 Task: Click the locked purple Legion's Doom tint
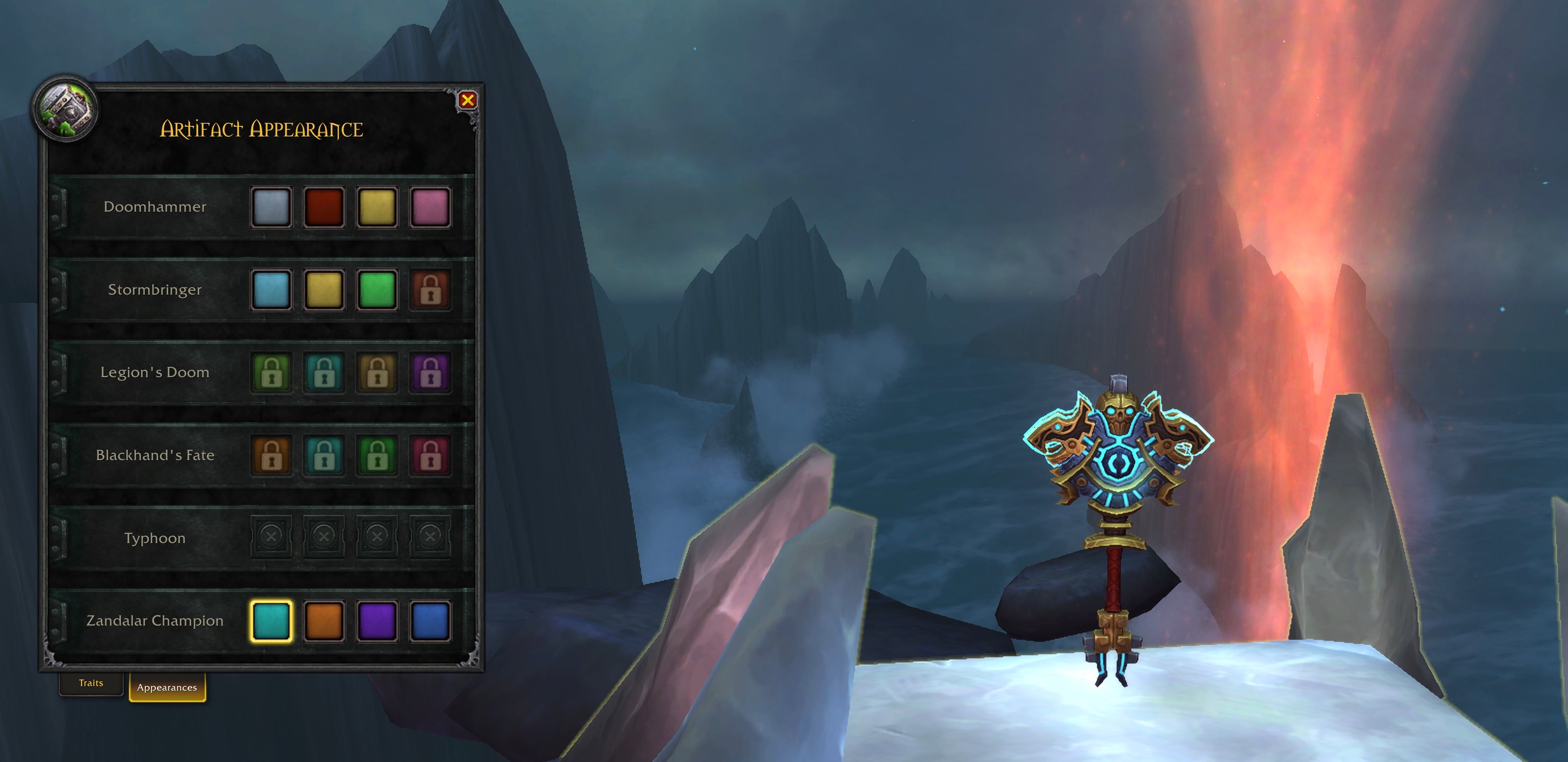point(430,373)
